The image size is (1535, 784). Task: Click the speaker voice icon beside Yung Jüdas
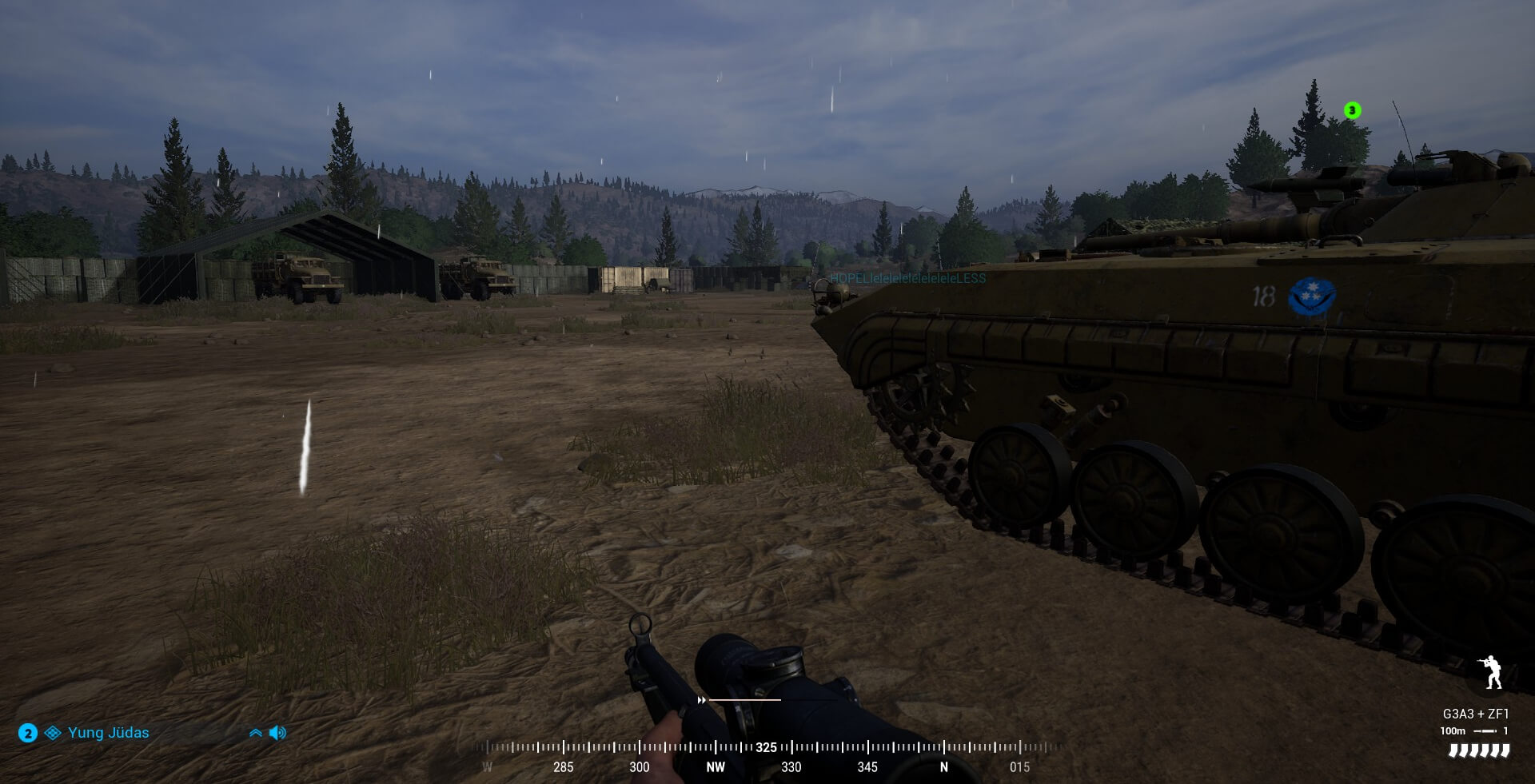pos(277,733)
